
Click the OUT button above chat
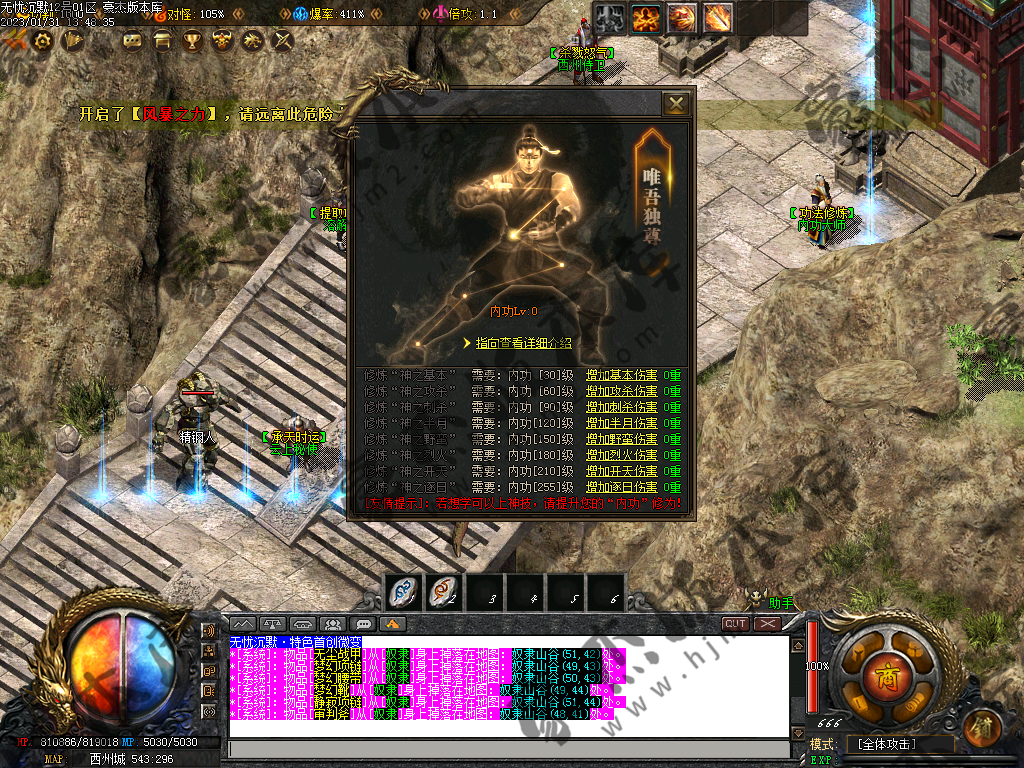click(x=735, y=623)
